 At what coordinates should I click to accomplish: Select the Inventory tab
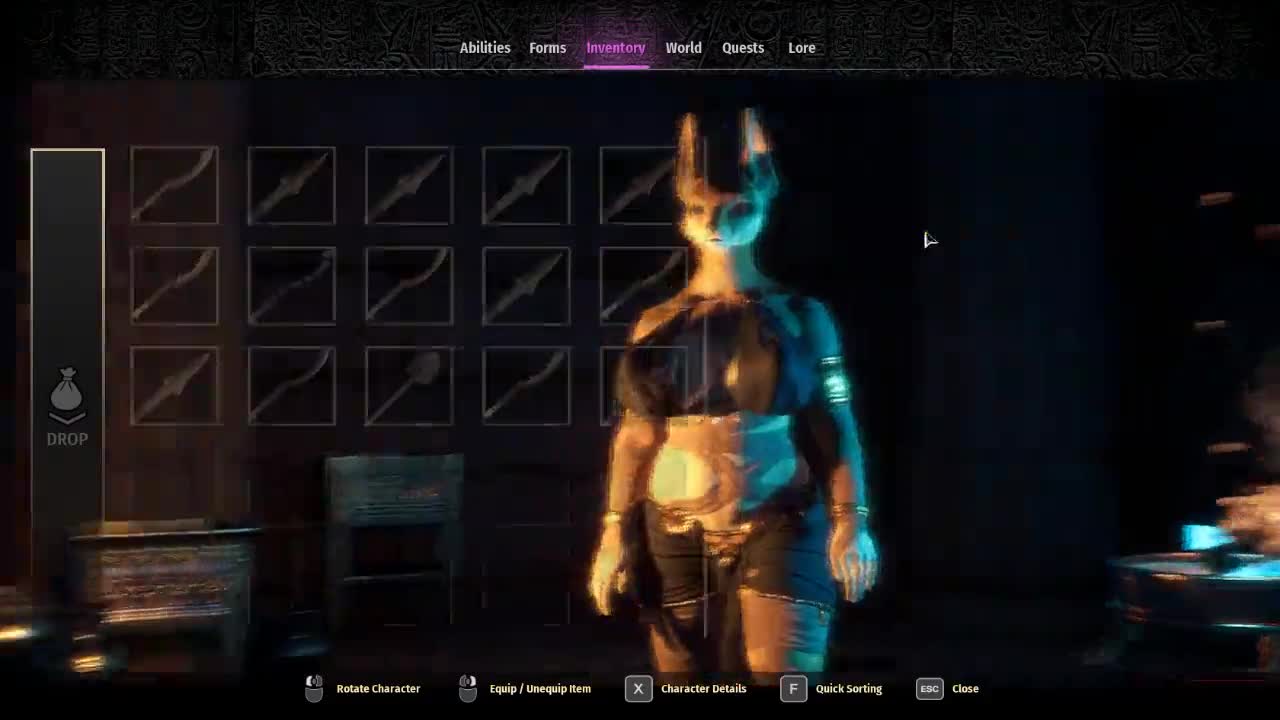pyautogui.click(x=615, y=48)
